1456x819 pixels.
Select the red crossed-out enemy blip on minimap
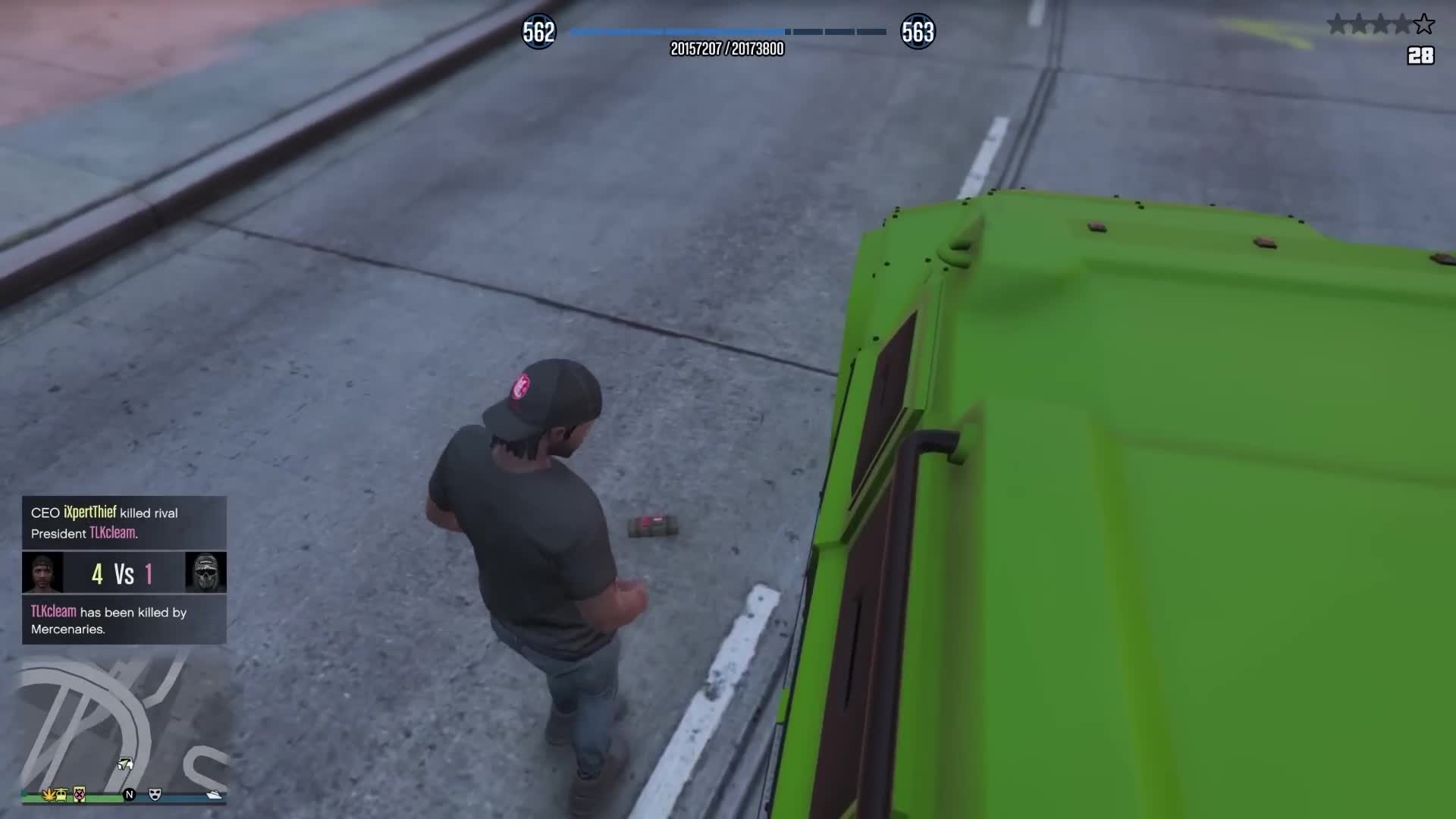point(79,795)
